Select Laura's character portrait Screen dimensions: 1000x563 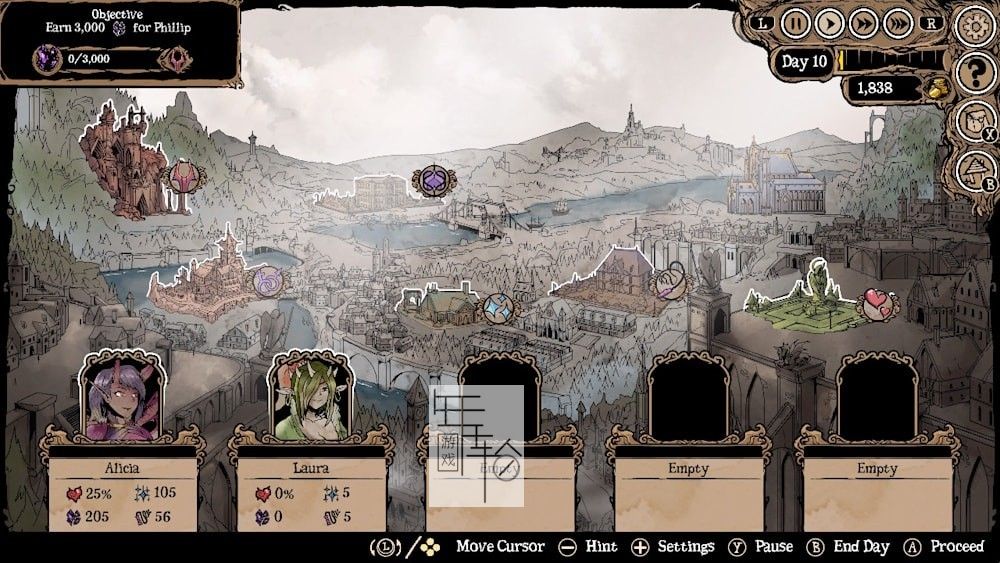tap(310, 399)
